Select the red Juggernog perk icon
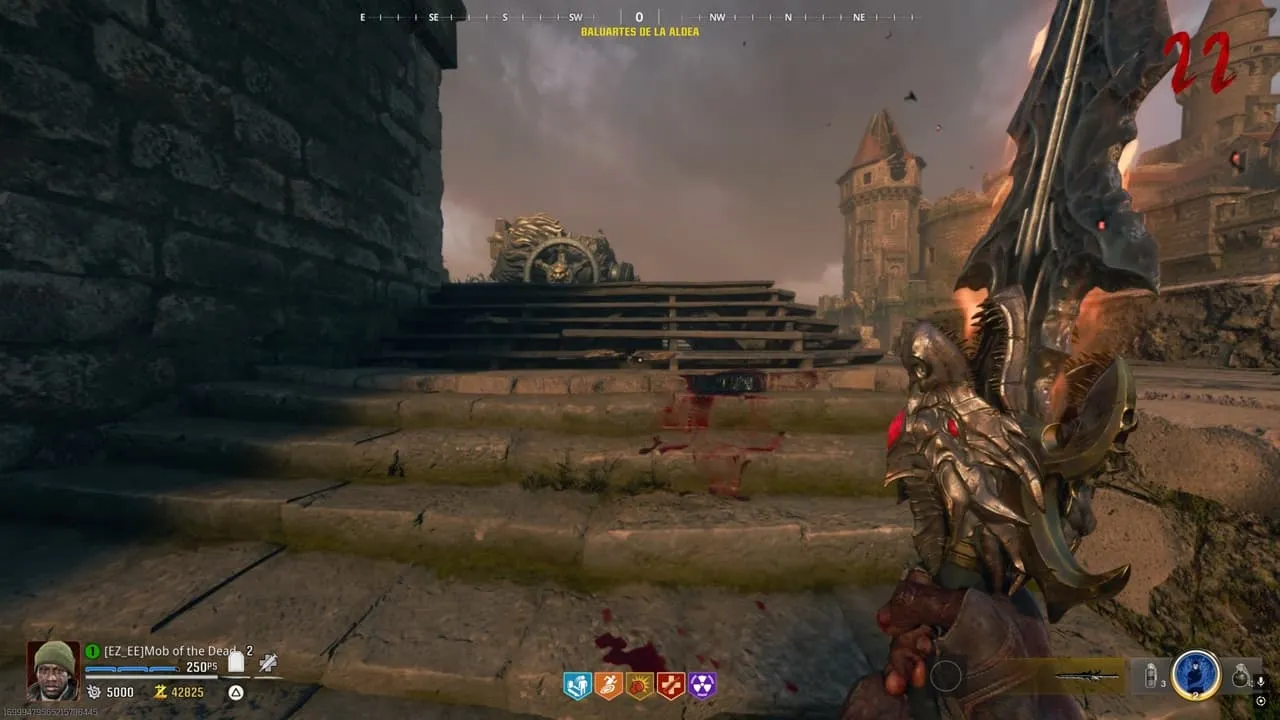1280x720 pixels. [x=670, y=685]
